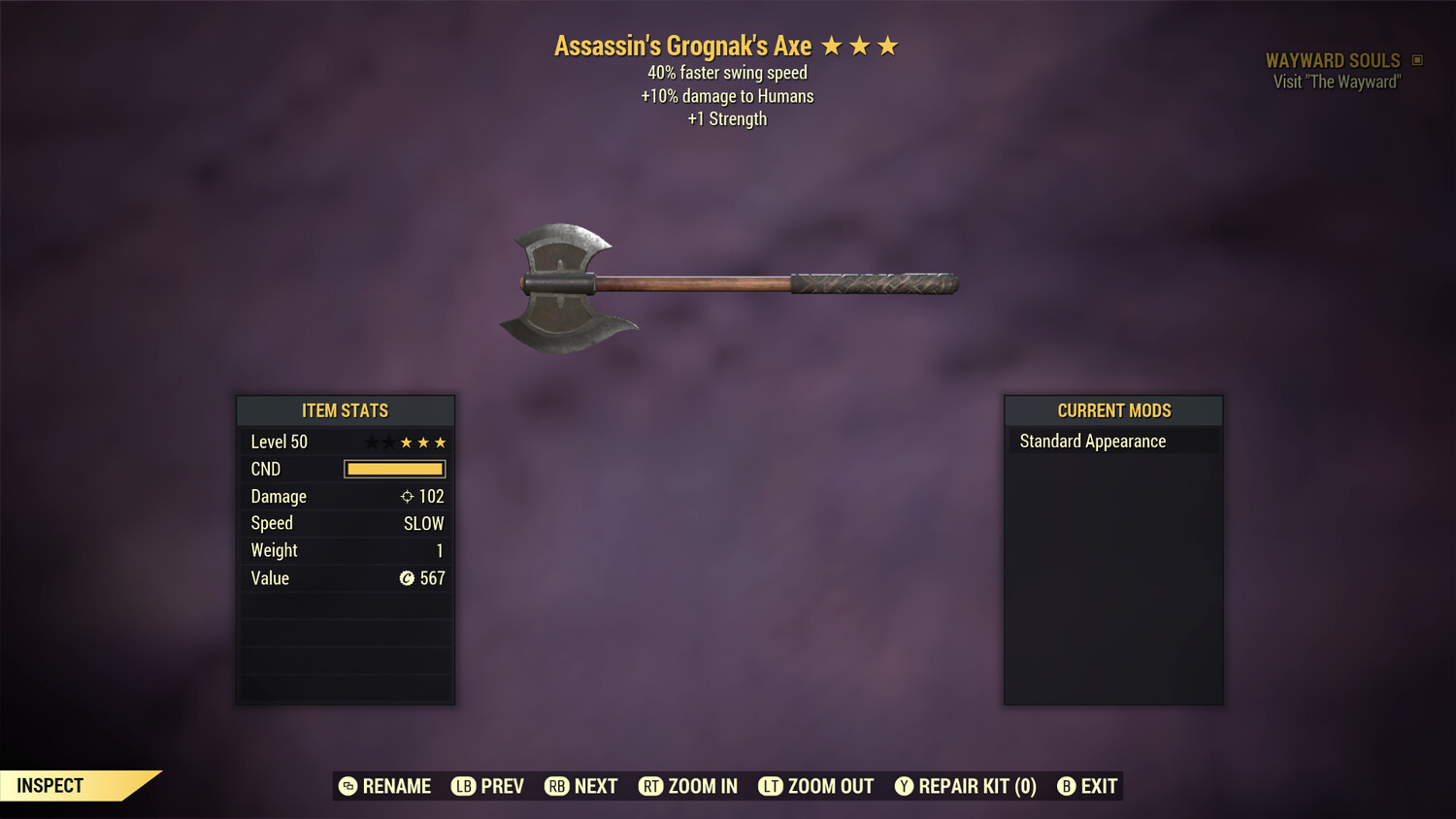Screen dimensions: 1456x819
Task: Click the Rename gamepad icon
Action: pyautogui.click(x=347, y=786)
